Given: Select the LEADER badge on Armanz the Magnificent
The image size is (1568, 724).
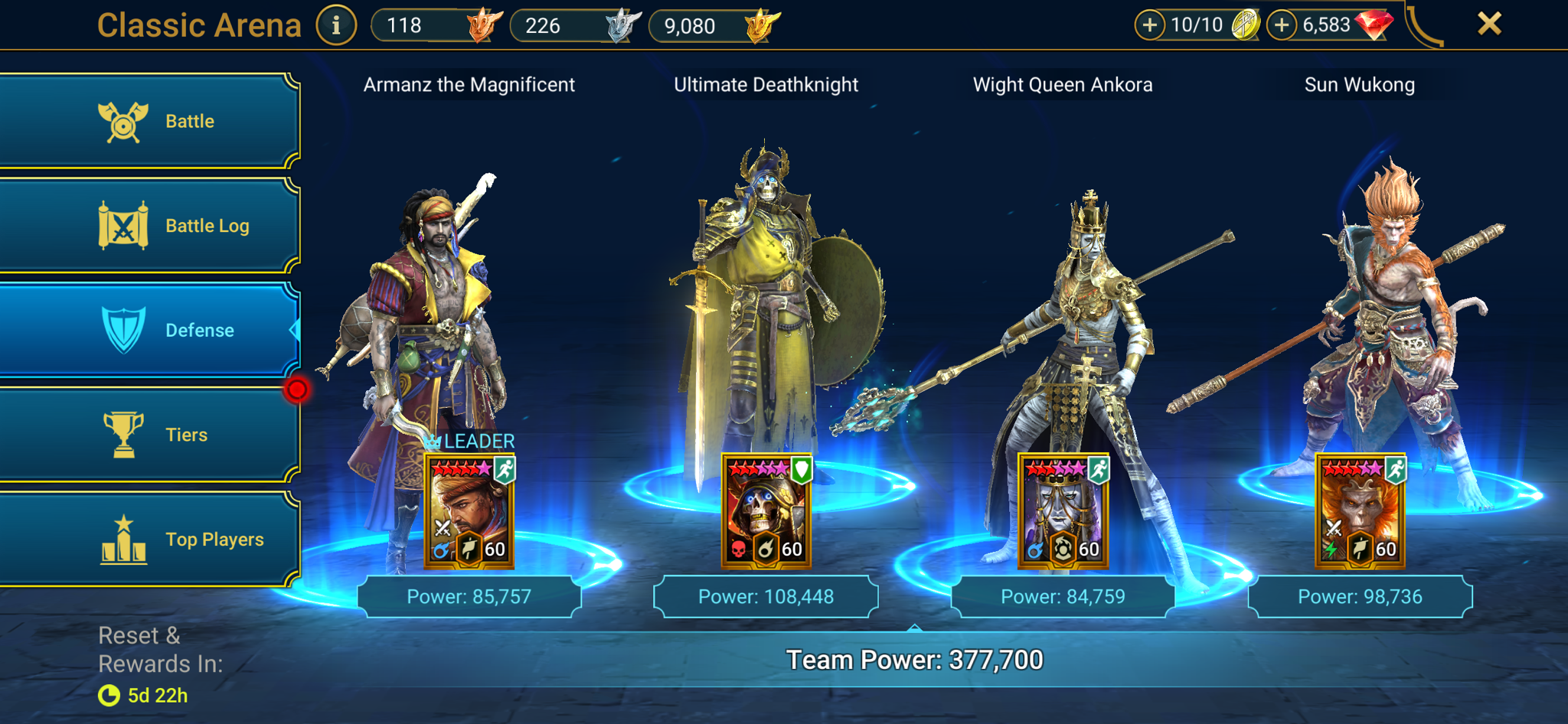Looking at the screenshot, I should 470,441.
